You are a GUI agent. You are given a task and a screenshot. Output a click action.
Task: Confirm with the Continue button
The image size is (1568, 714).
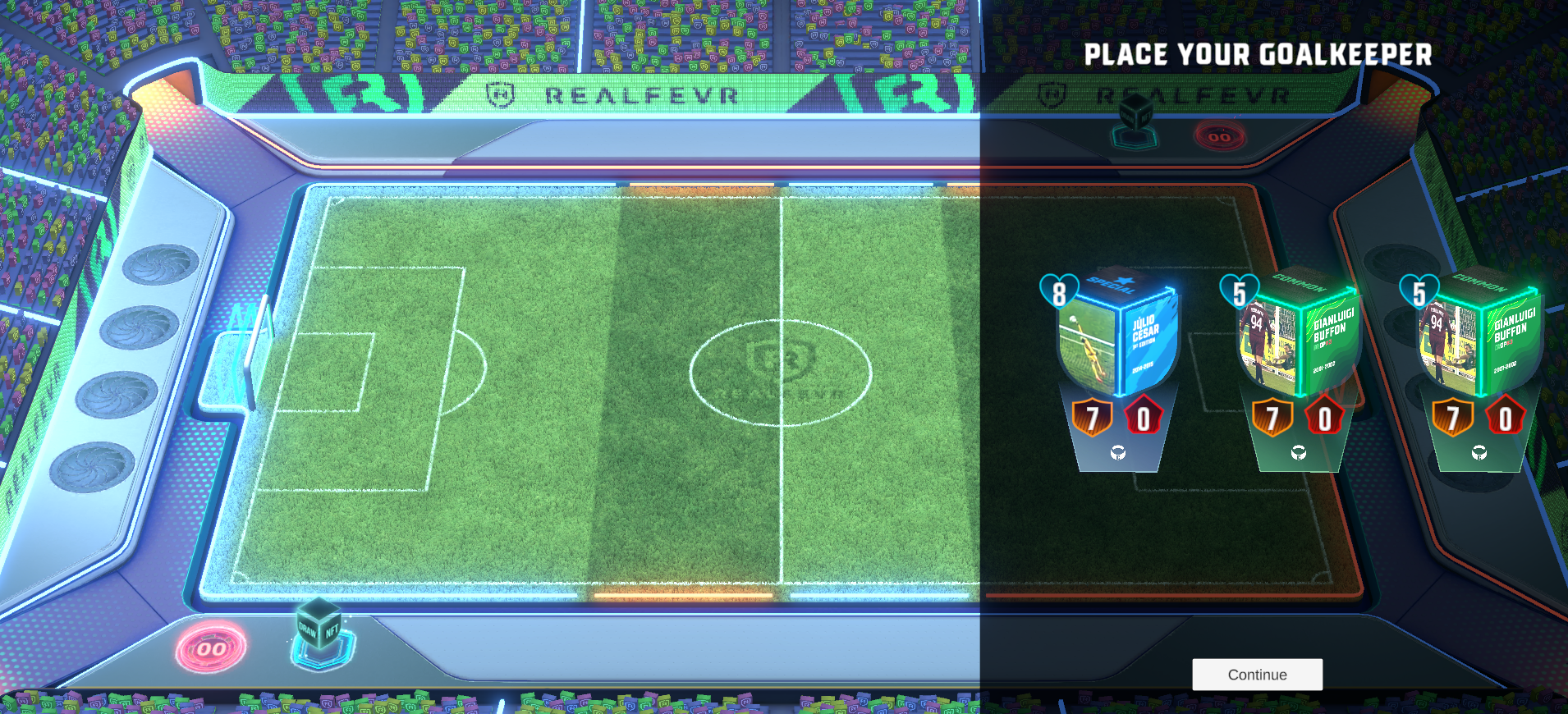pyautogui.click(x=1257, y=675)
